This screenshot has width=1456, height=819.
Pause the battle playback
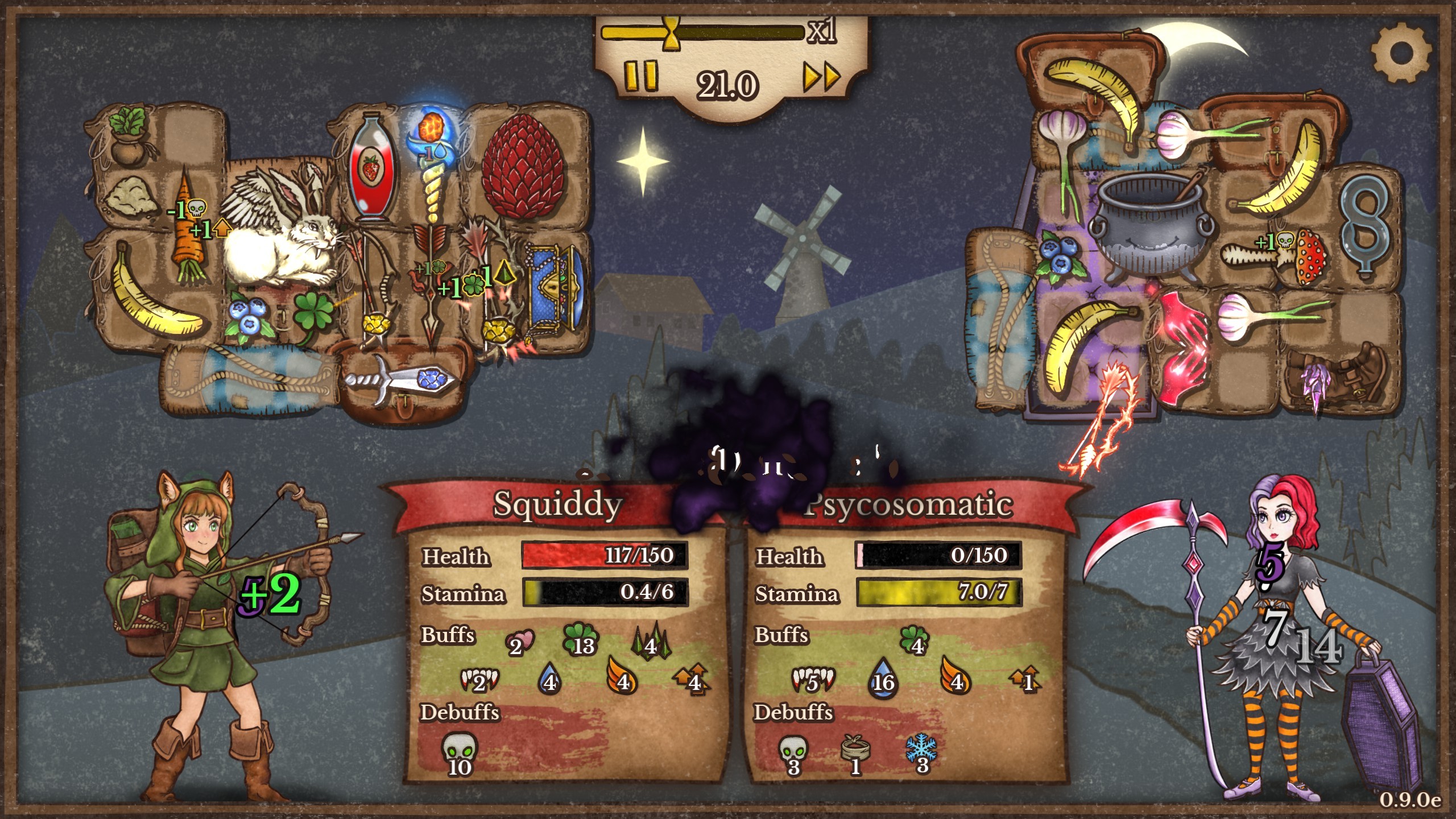click(x=641, y=77)
